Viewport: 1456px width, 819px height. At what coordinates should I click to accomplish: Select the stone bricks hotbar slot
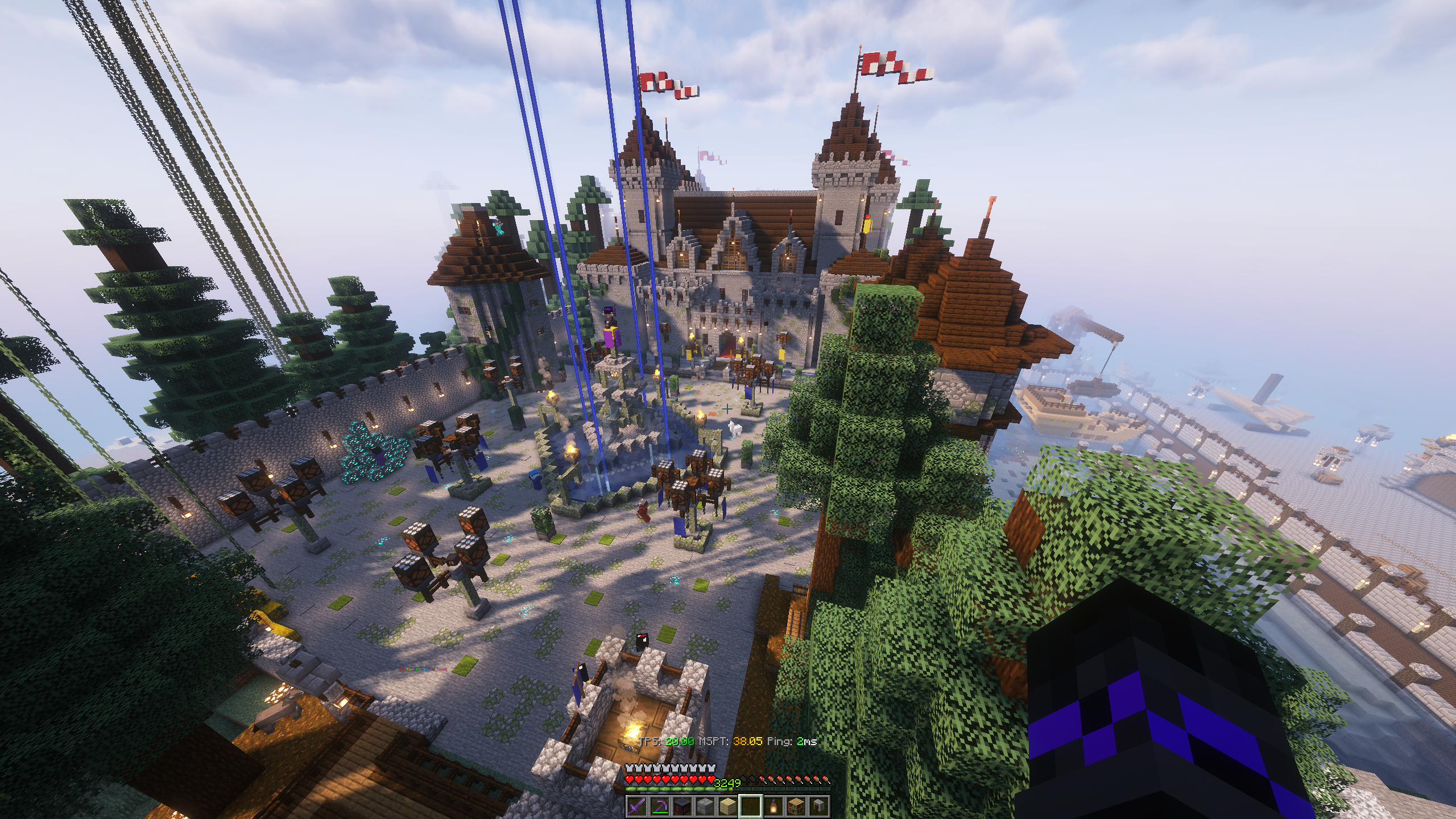[x=705, y=806]
